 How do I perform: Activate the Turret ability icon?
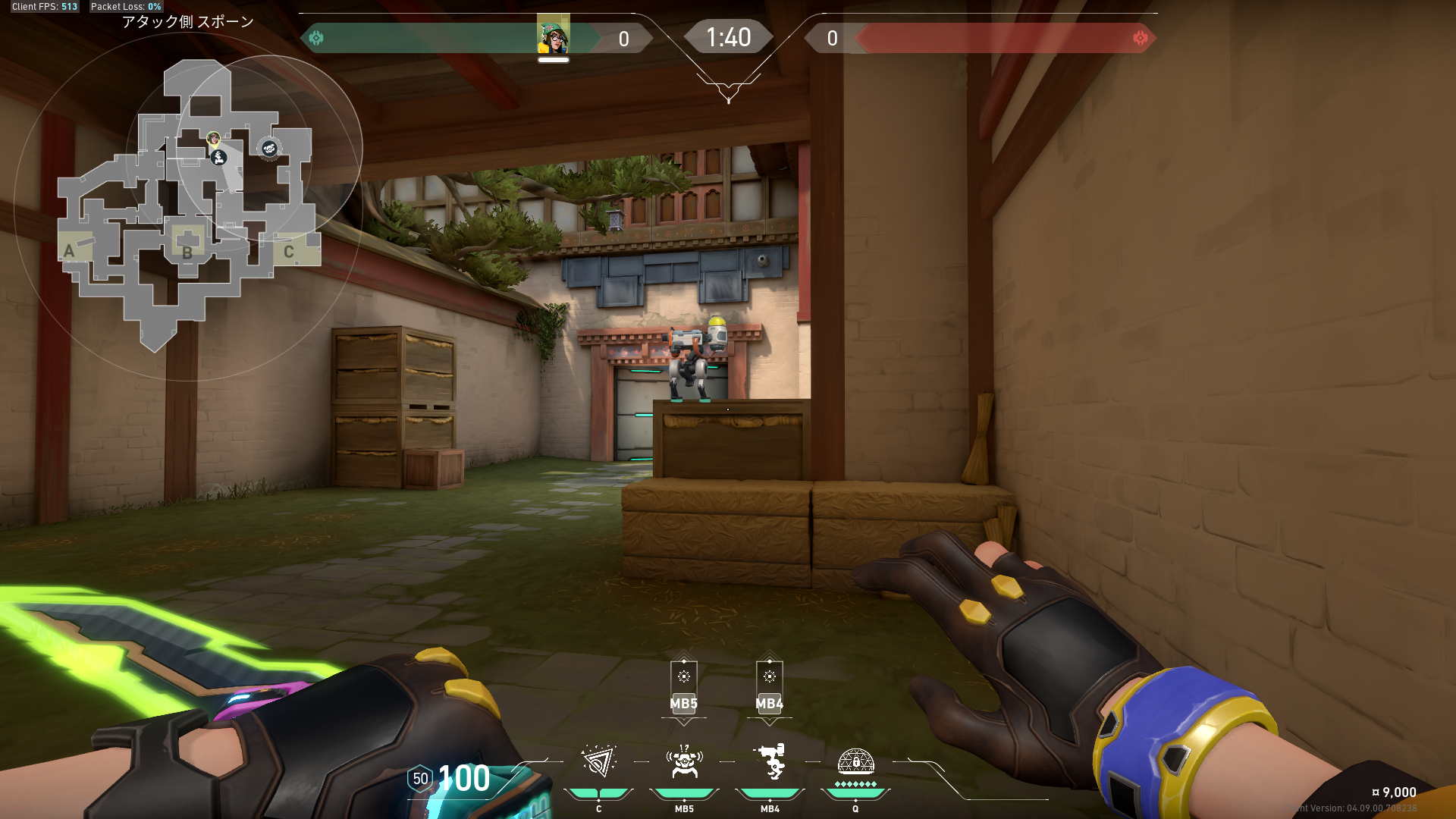point(770,761)
